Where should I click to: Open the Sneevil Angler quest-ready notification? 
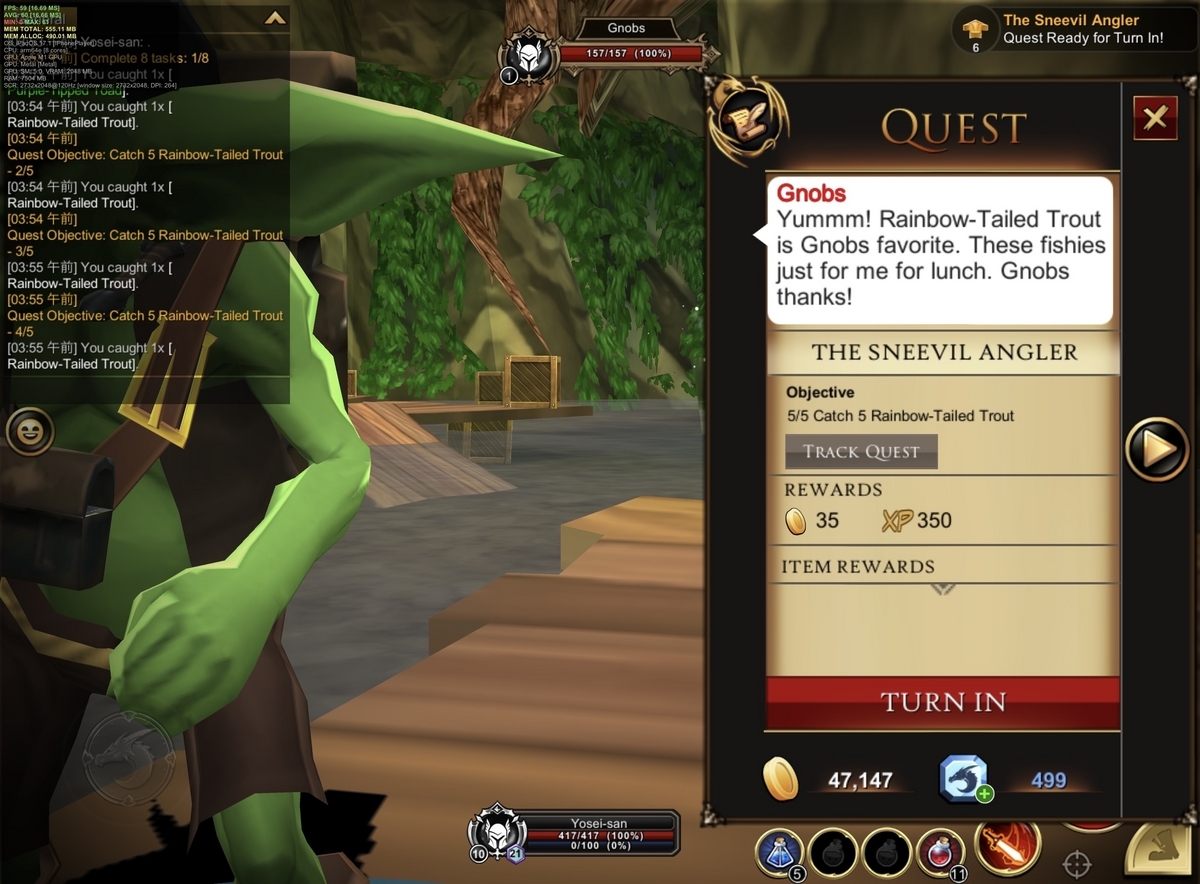(1070, 29)
